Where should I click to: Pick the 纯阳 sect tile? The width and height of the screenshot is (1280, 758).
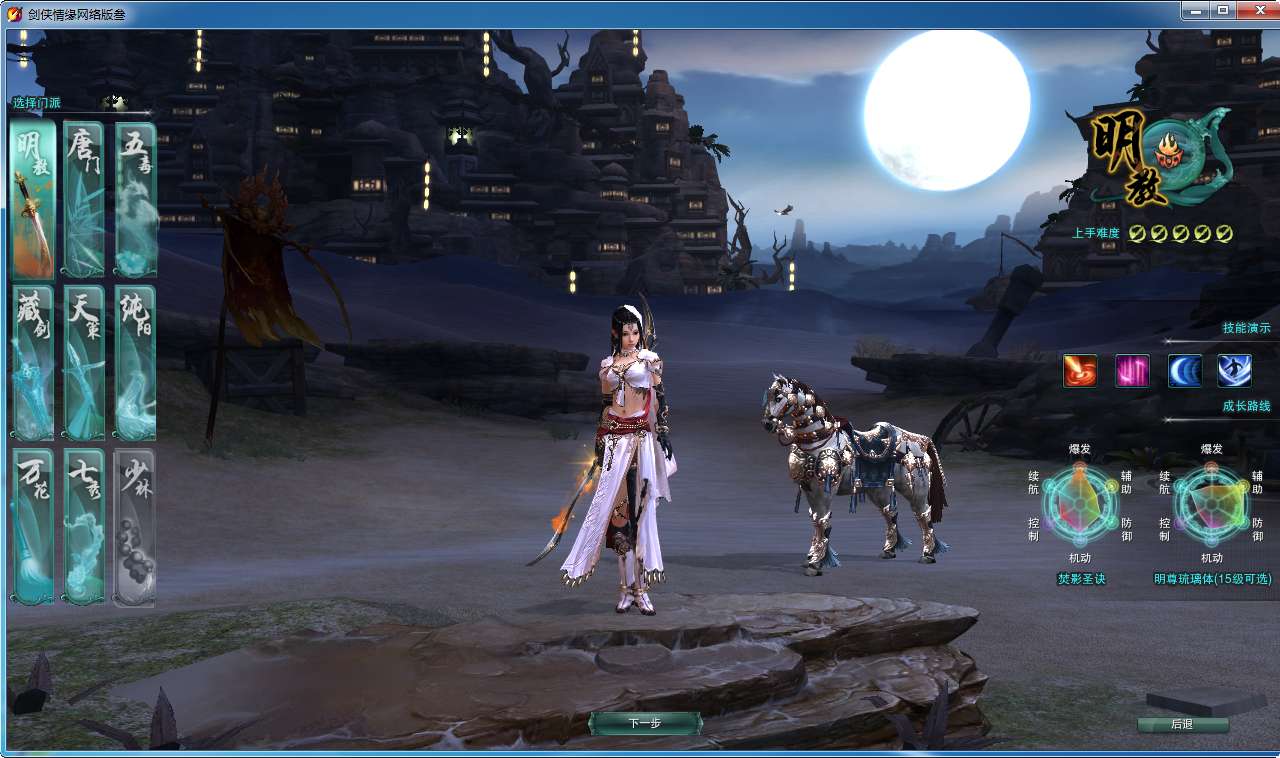click(x=135, y=363)
